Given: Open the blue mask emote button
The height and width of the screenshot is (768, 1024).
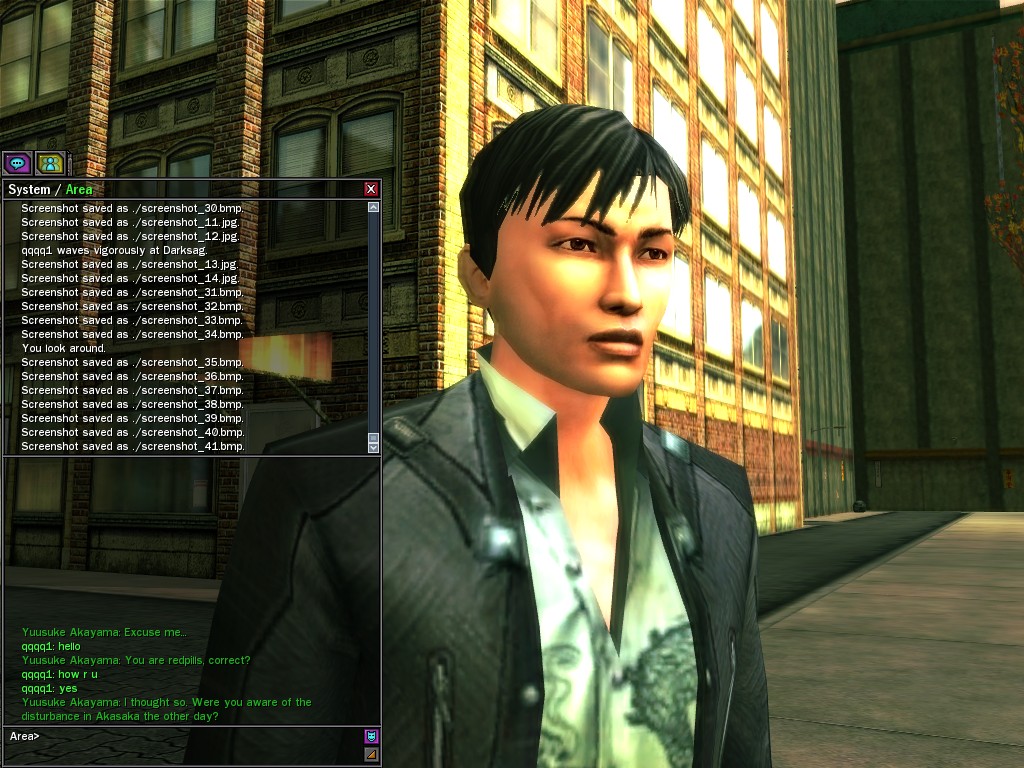Looking at the screenshot, I should point(371,737).
